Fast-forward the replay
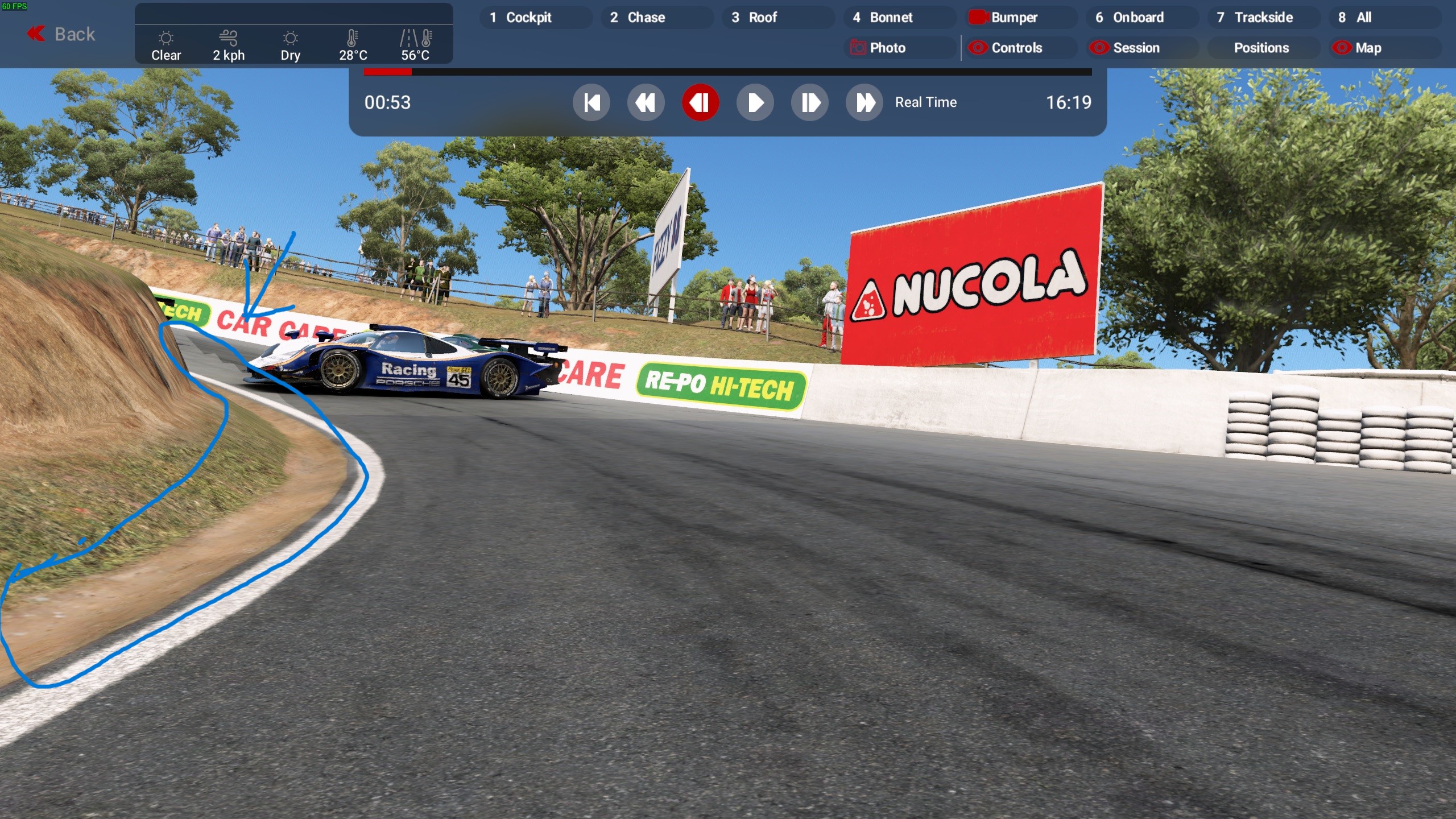Screen dimensions: 1456x819 click(864, 103)
